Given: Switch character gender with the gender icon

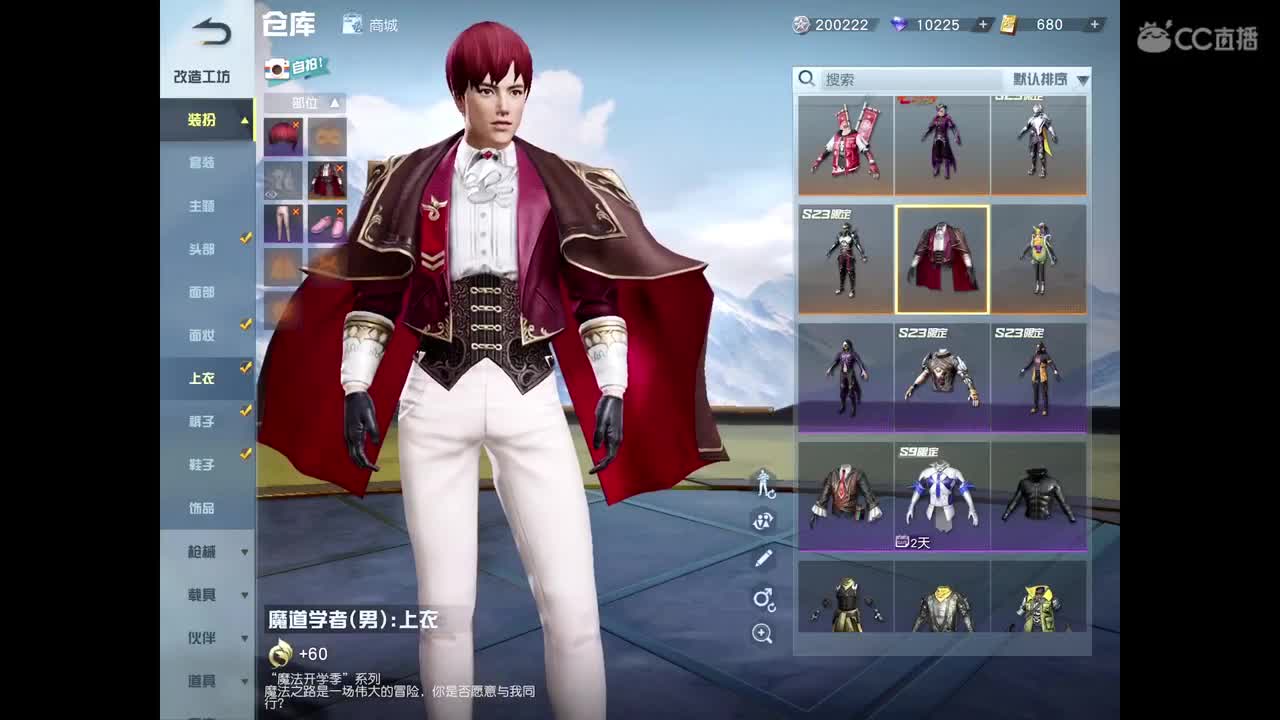Looking at the screenshot, I should pyautogui.click(x=763, y=598).
